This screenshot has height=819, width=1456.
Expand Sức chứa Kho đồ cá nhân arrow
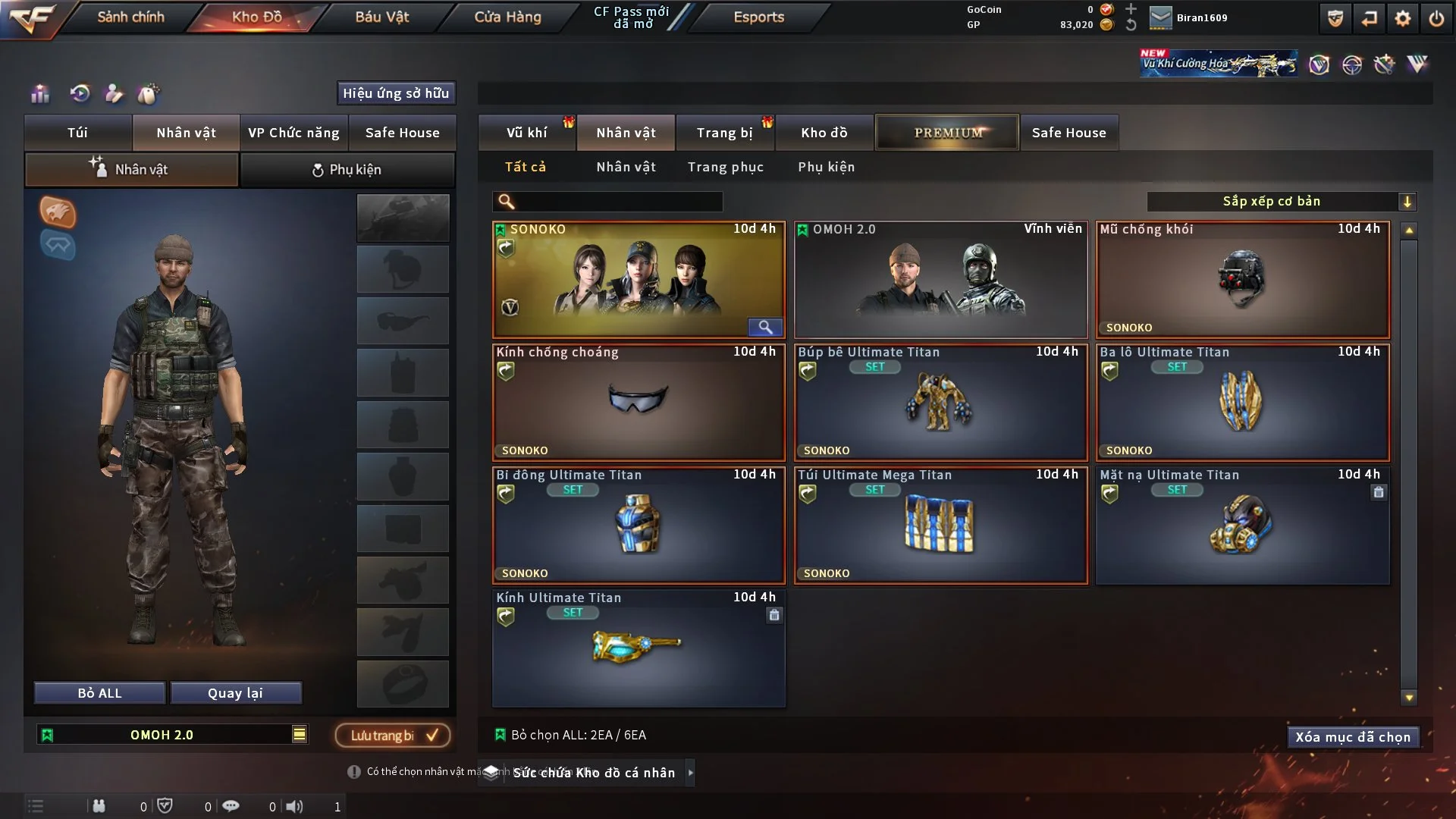[x=691, y=773]
